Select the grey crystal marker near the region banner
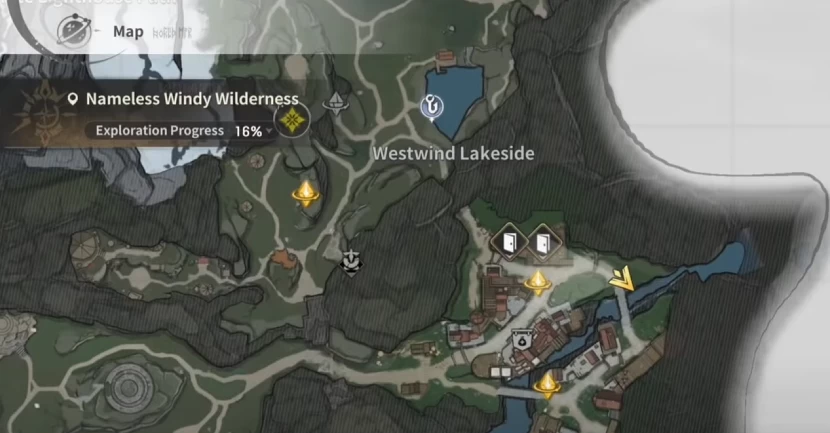Screen dimensions: 830x433 [335, 101]
